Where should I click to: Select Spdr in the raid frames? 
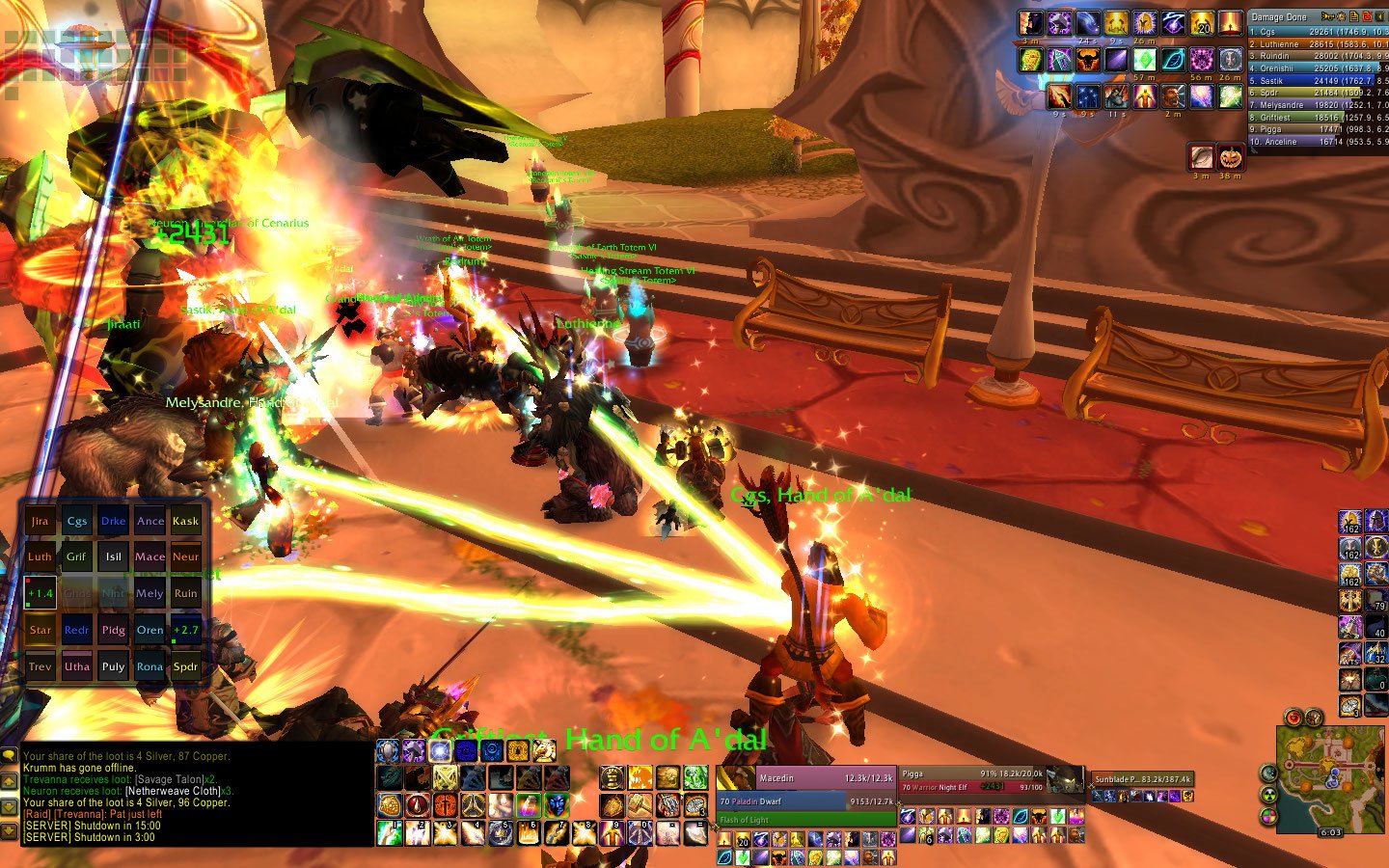coord(185,666)
